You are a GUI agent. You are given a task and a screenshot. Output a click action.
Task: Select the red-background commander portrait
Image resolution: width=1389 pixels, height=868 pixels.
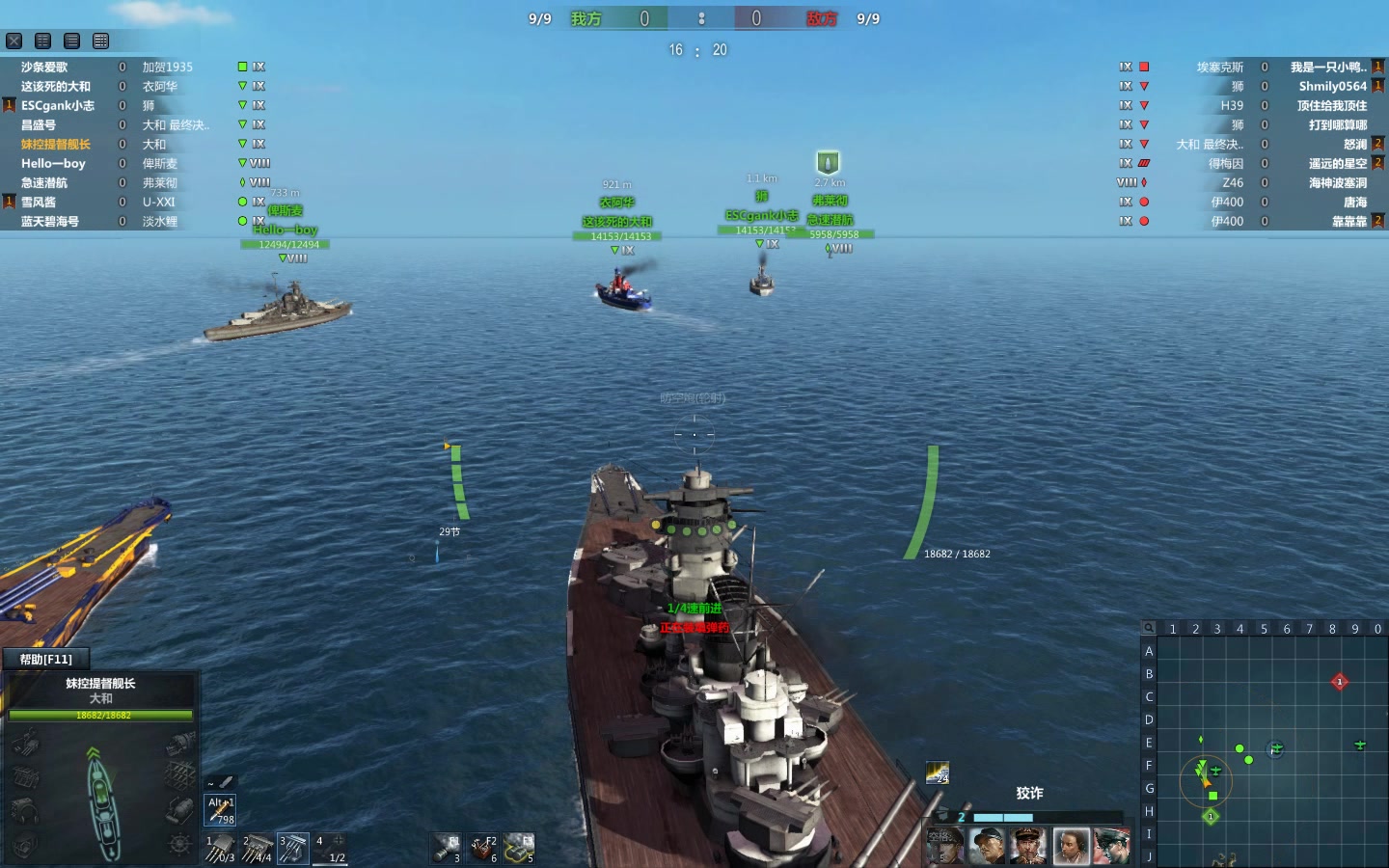(x=1111, y=846)
